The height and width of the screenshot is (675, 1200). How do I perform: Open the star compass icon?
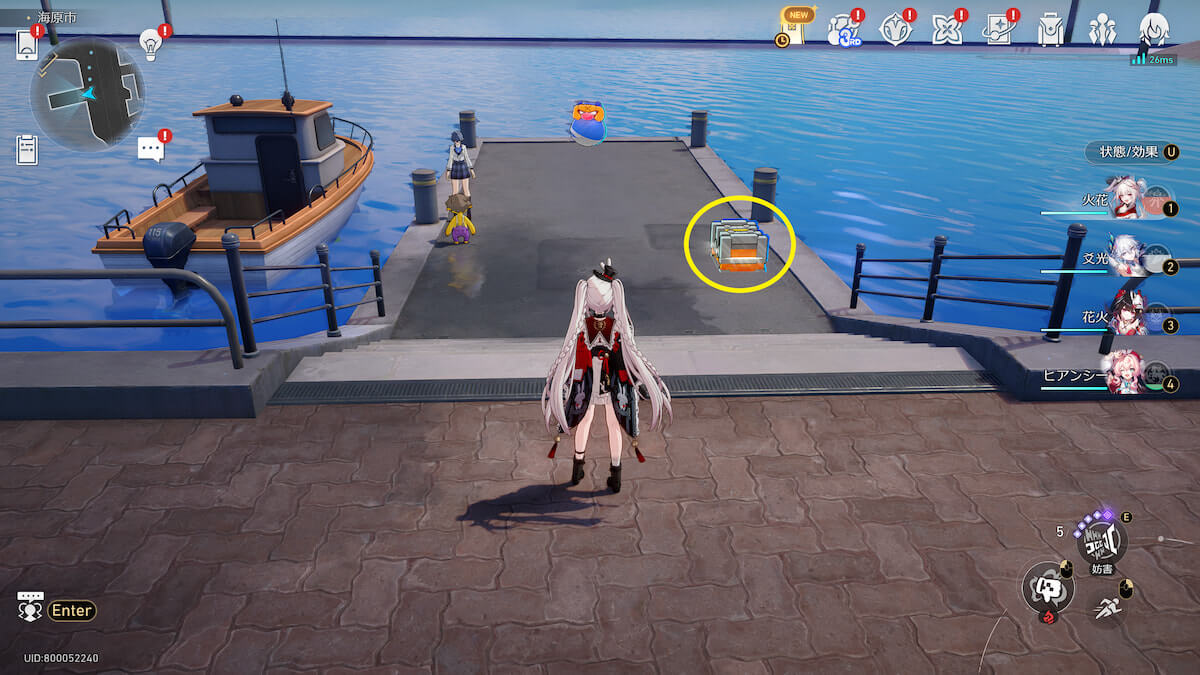tap(895, 30)
